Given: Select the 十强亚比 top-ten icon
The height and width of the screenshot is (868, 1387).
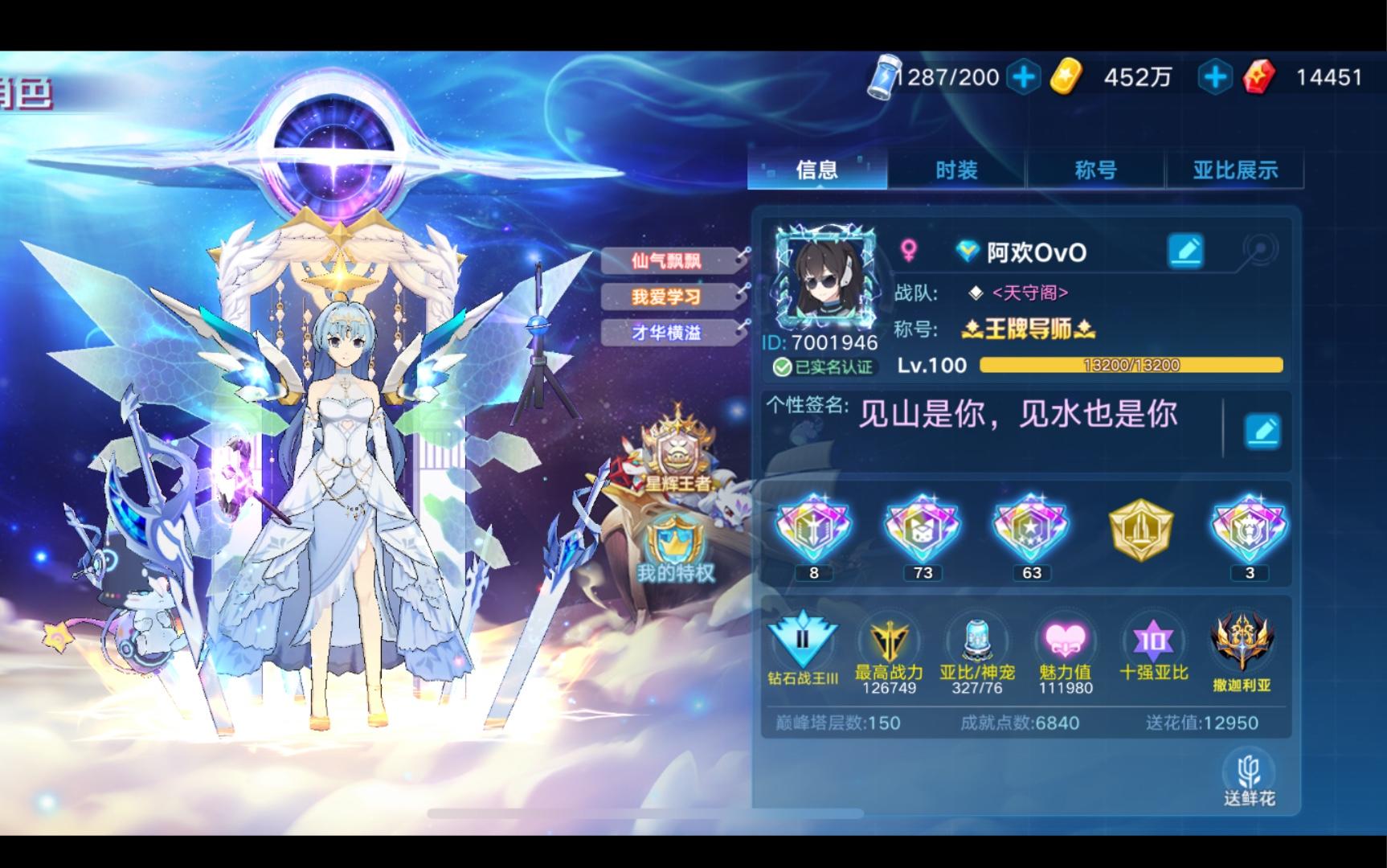Looking at the screenshot, I should coord(1152,641).
